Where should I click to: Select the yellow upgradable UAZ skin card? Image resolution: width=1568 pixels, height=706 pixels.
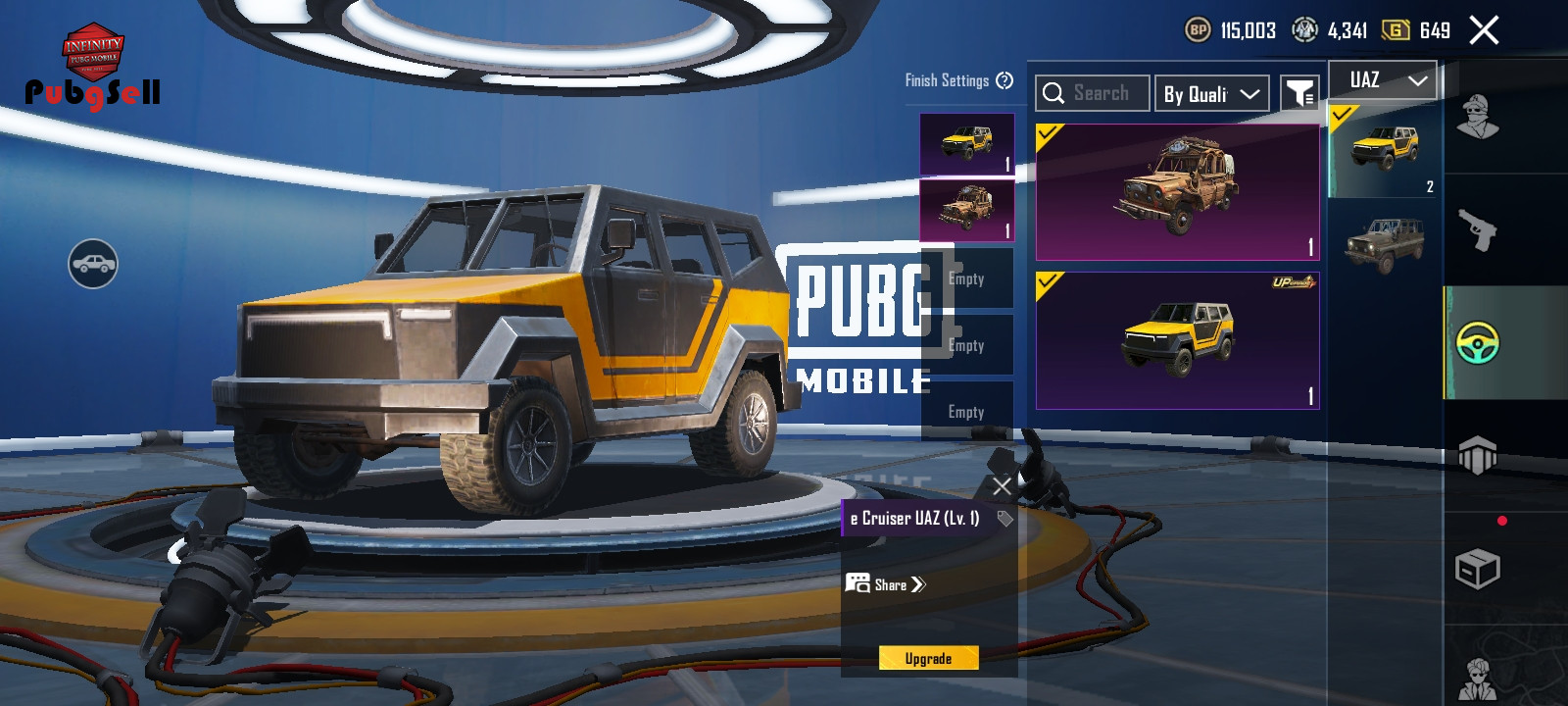click(x=1177, y=340)
